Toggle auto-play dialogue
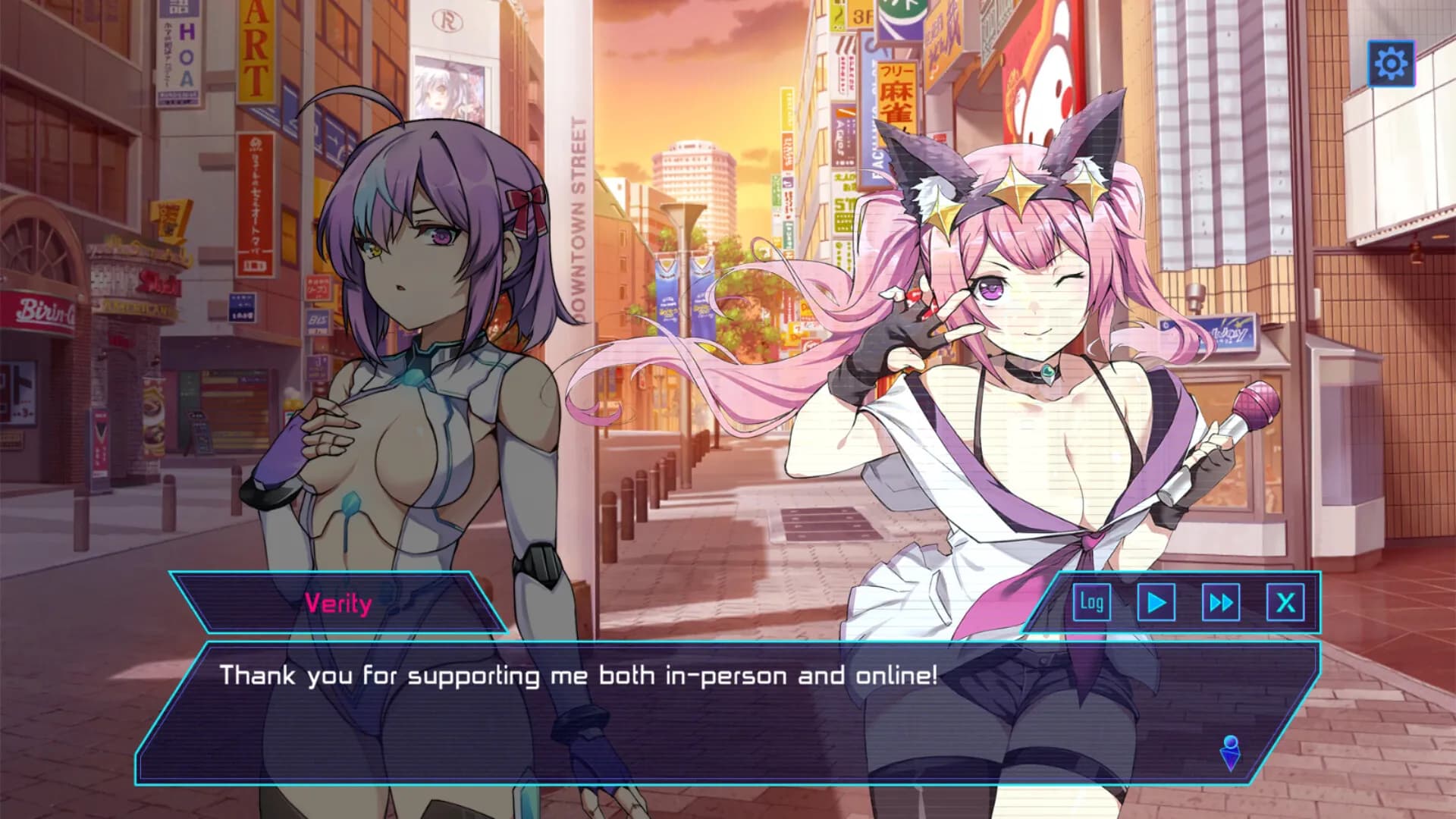Screen dimensions: 1456x819 (1156, 603)
